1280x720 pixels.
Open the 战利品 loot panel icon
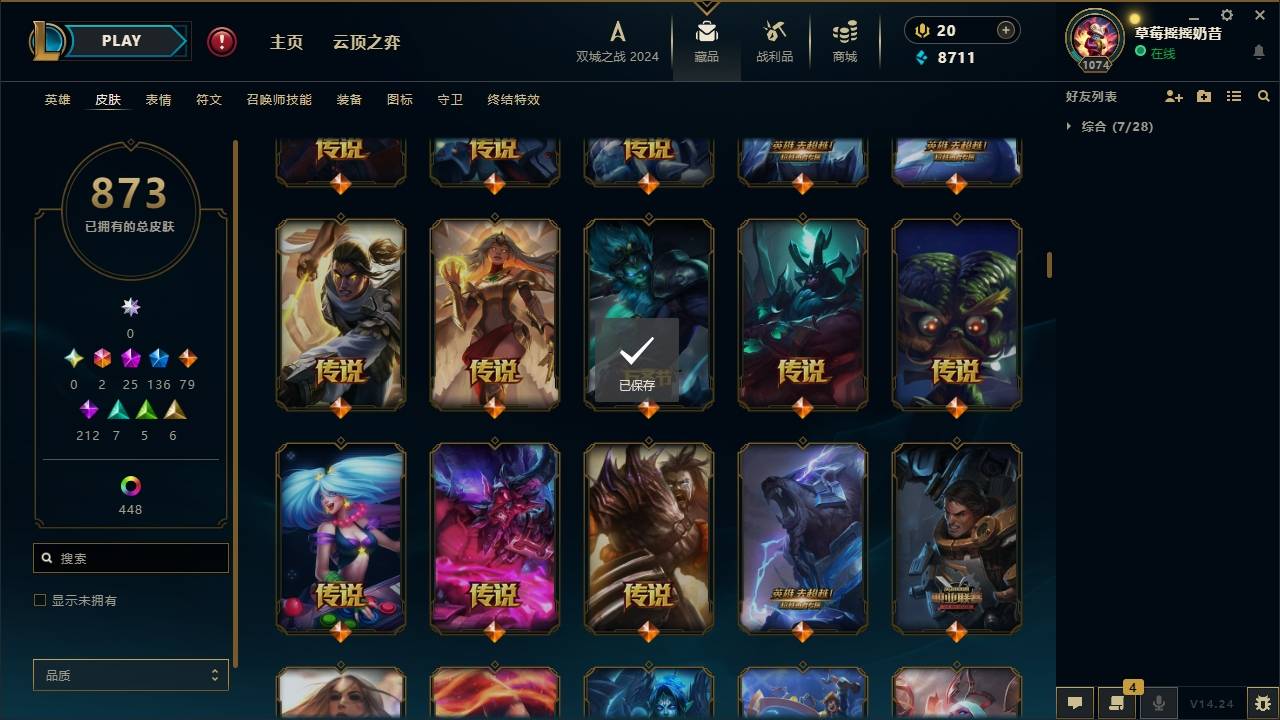[x=775, y=38]
